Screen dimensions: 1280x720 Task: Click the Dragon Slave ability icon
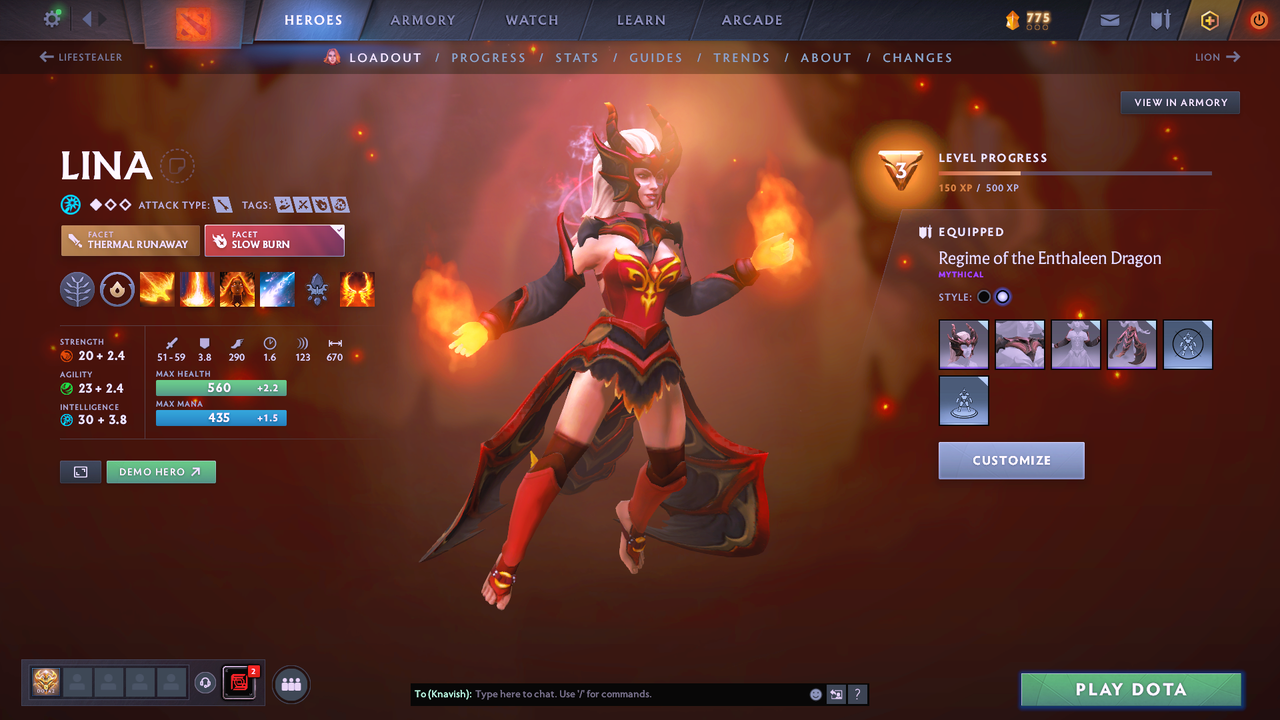click(157, 290)
